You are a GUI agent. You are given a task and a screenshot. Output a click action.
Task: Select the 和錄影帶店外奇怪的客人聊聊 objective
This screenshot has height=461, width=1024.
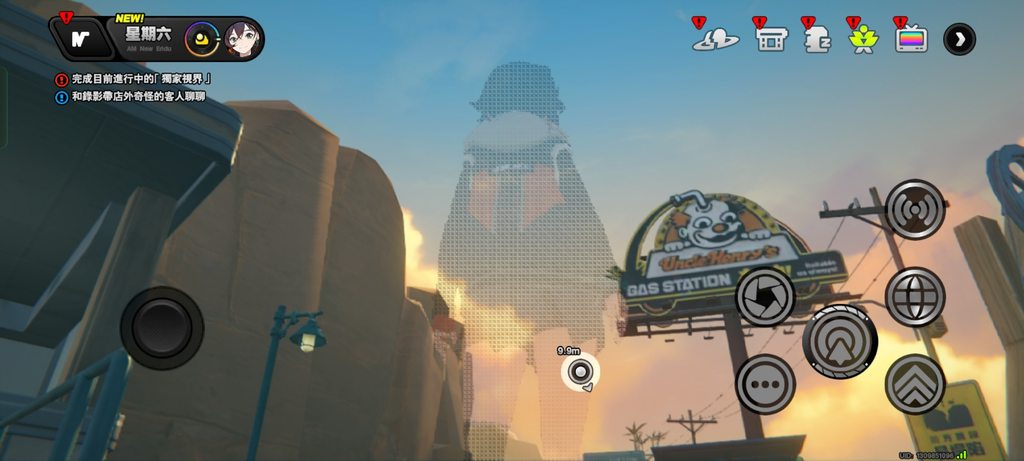point(138,97)
